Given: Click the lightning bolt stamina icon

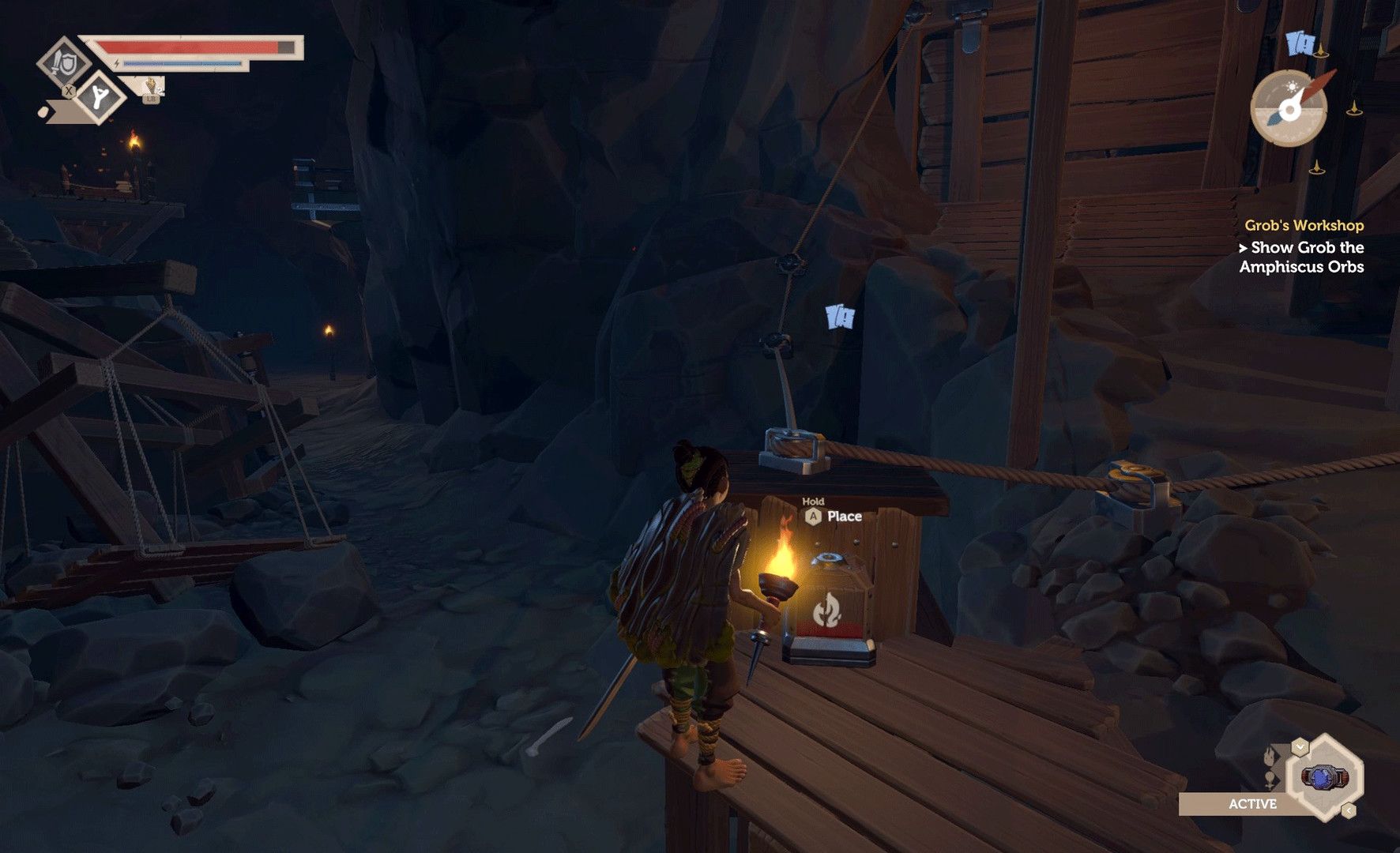Looking at the screenshot, I should click(117, 64).
